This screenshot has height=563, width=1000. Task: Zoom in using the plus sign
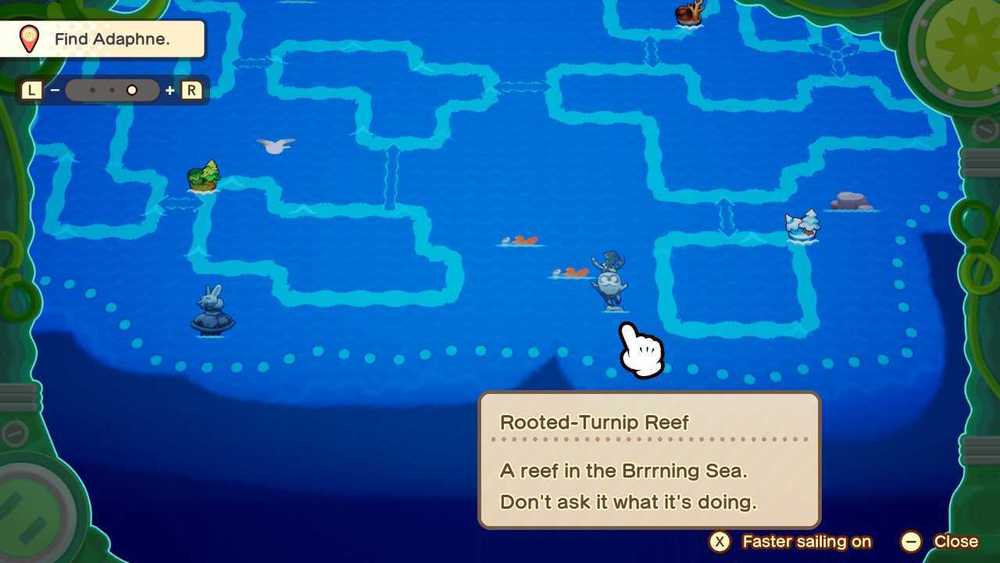[170, 90]
